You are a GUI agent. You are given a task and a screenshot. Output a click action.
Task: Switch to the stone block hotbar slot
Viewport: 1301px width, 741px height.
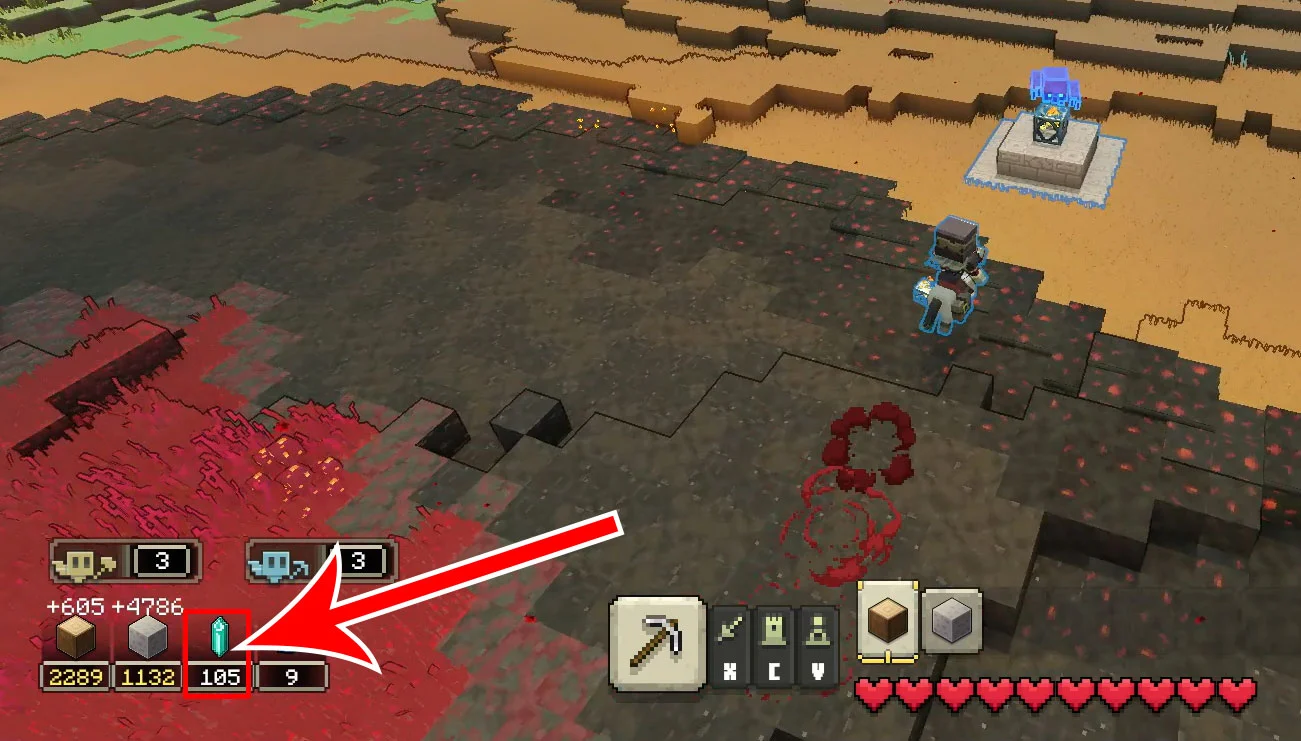point(950,620)
